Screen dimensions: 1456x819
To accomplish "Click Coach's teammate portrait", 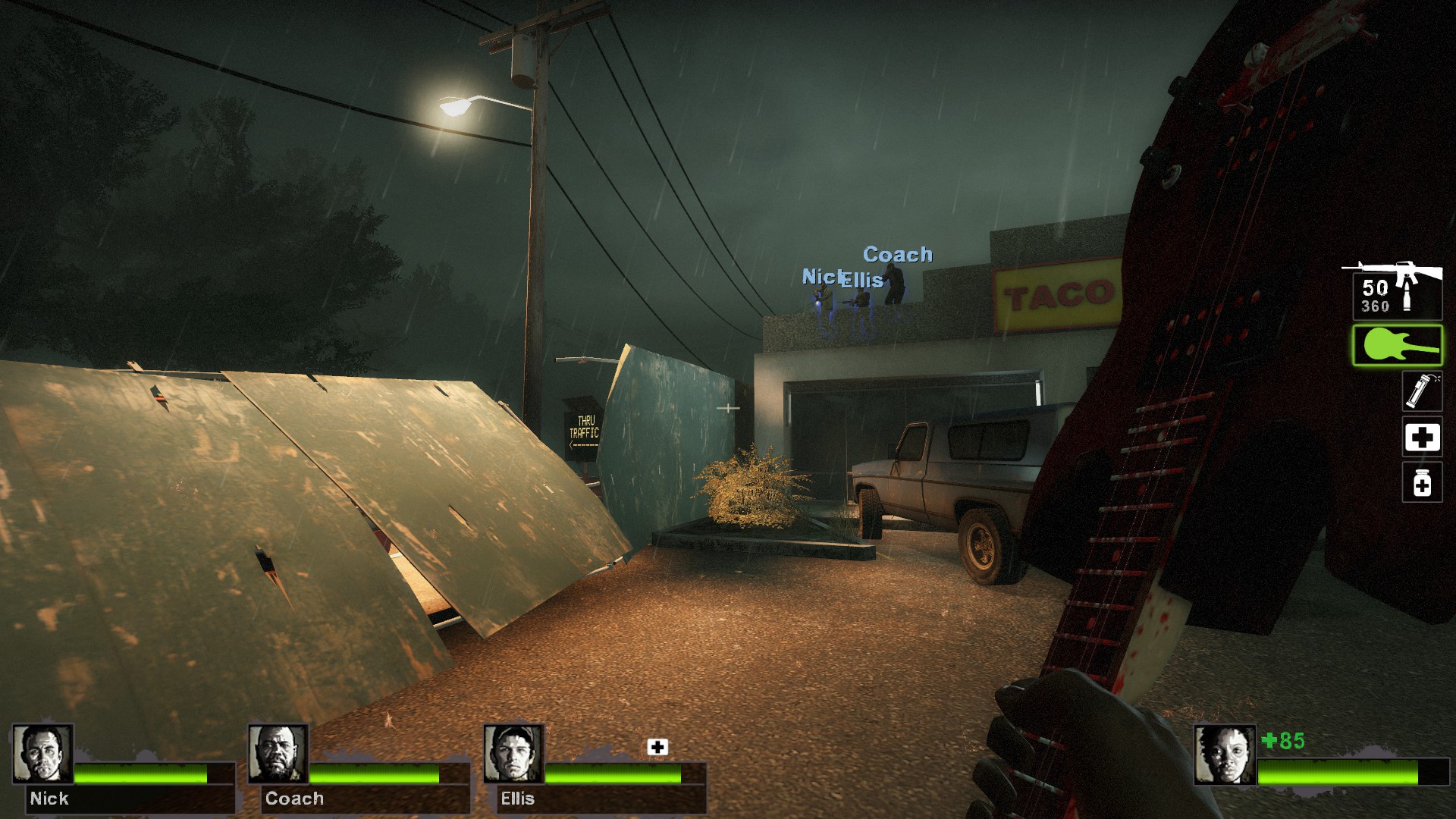I will tap(278, 754).
